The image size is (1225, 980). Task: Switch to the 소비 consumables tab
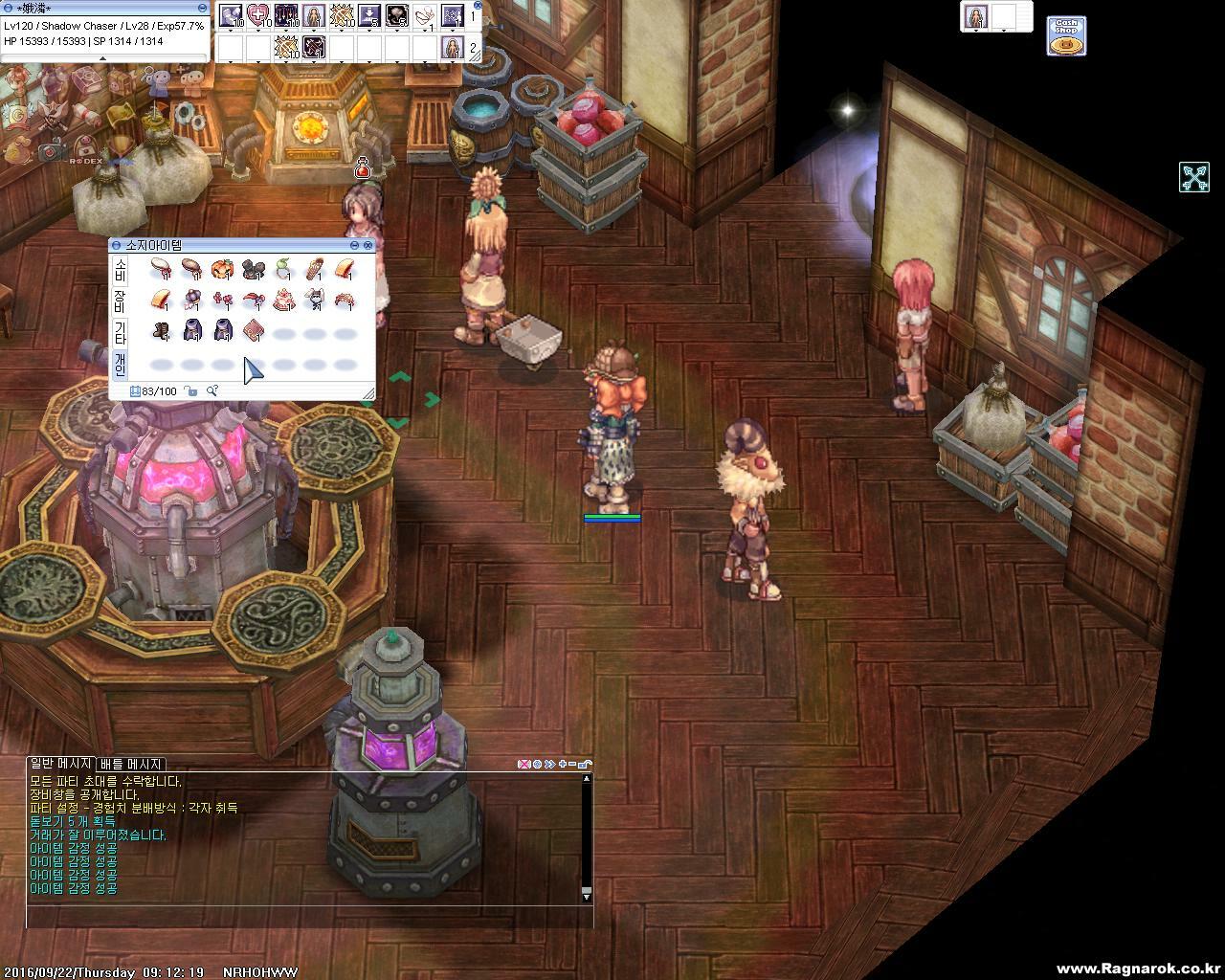(121, 269)
